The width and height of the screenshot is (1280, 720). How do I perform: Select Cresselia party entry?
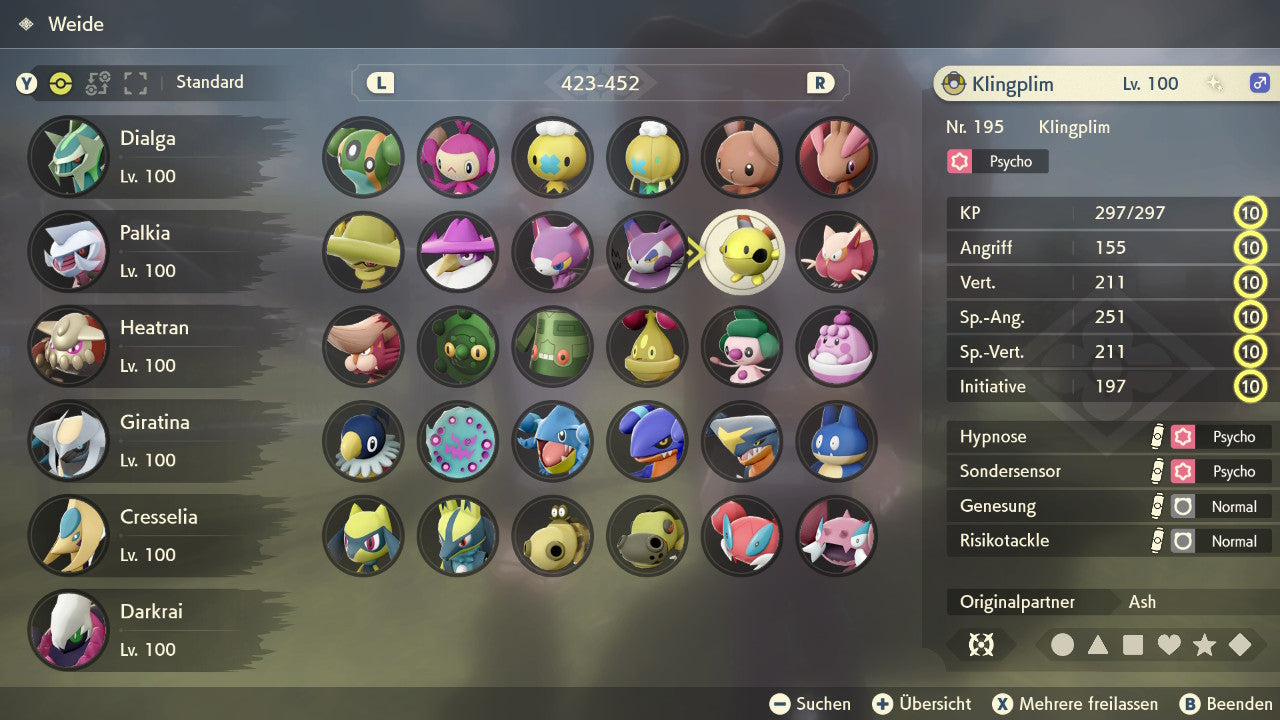(x=150, y=535)
